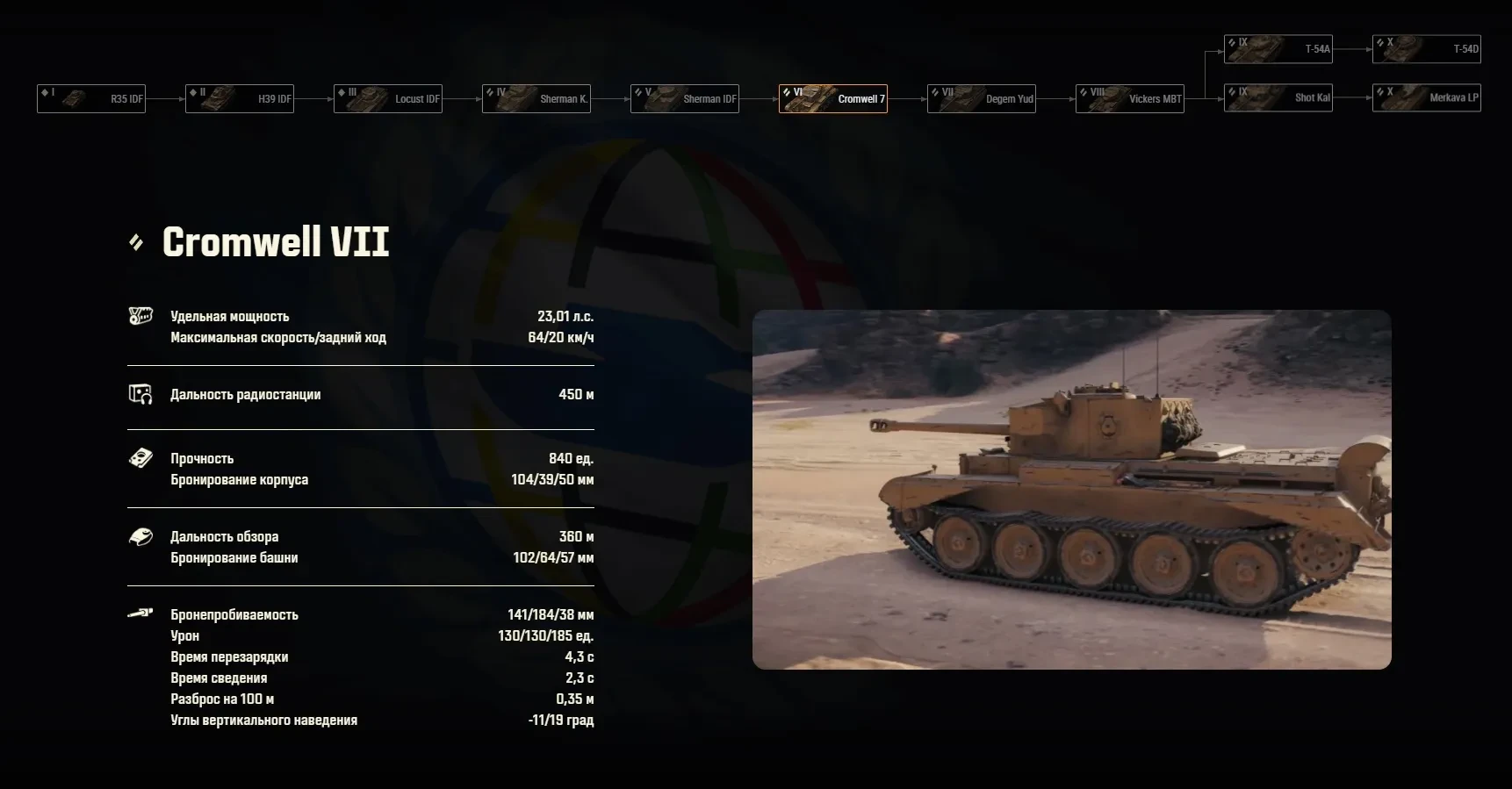Select the R35 IDF tier I tank
Screen dimensions: 1512x789
pyautogui.click(x=91, y=98)
